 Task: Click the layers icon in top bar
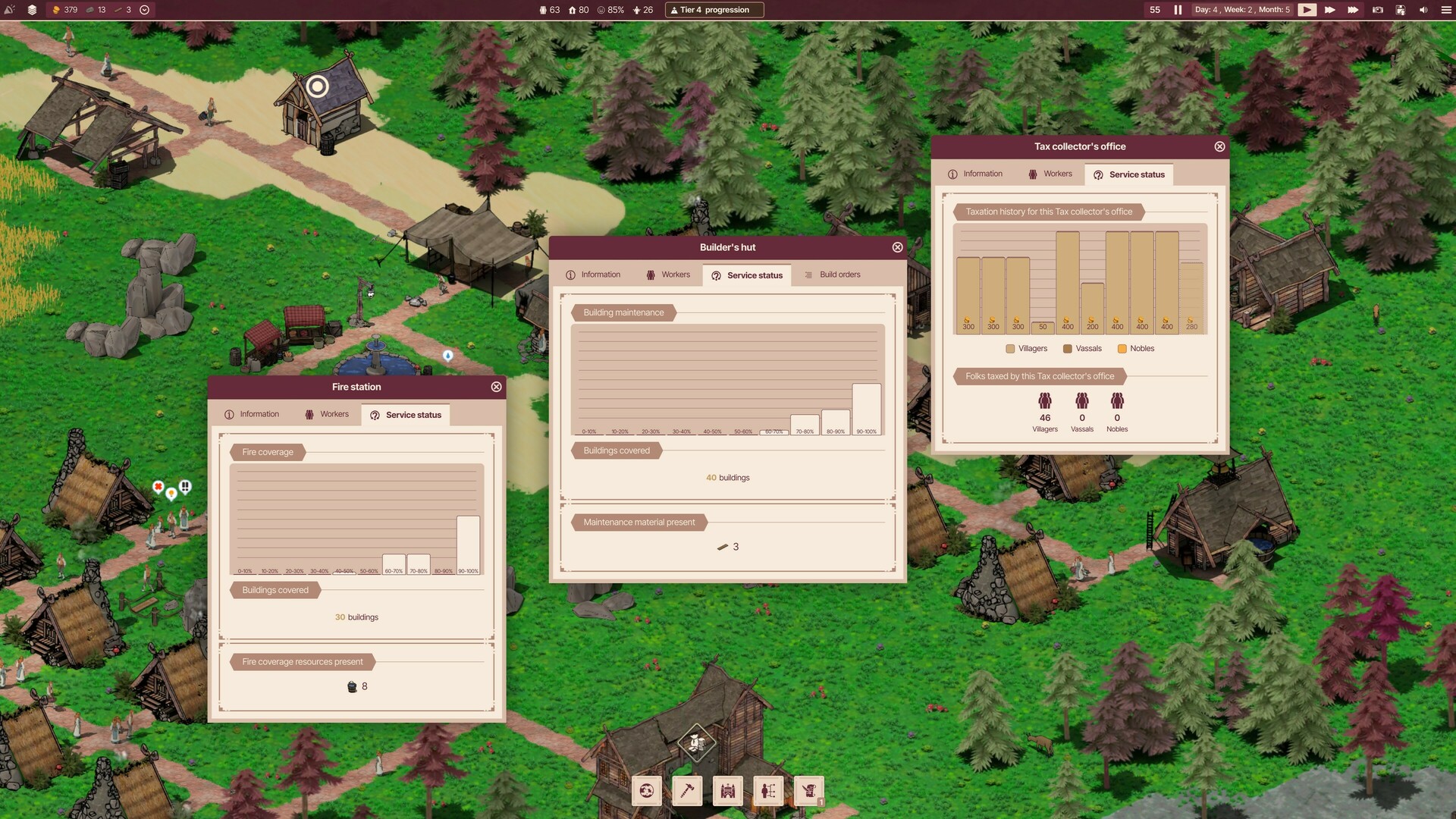[31, 10]
